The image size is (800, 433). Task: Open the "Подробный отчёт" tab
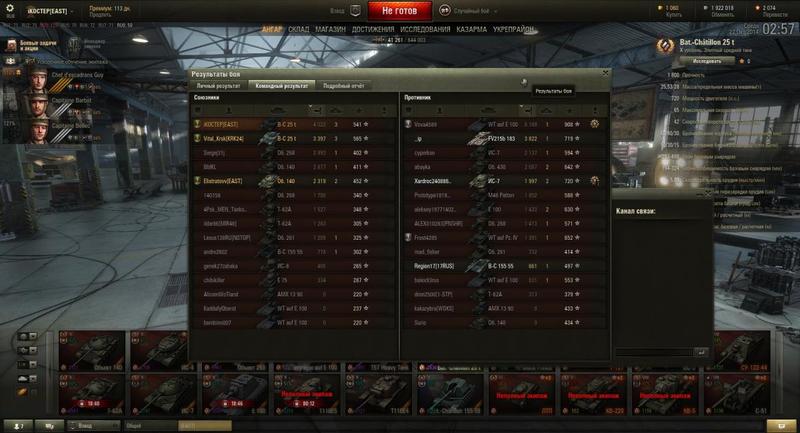pos(343,86)
